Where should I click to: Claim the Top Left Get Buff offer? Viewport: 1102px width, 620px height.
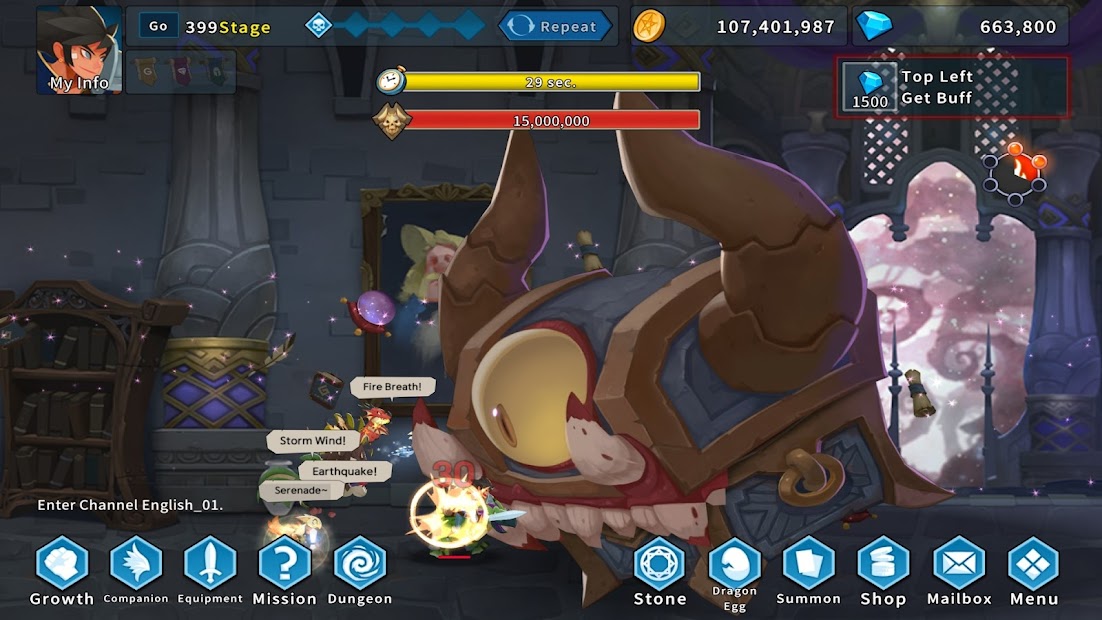[951, 87]
